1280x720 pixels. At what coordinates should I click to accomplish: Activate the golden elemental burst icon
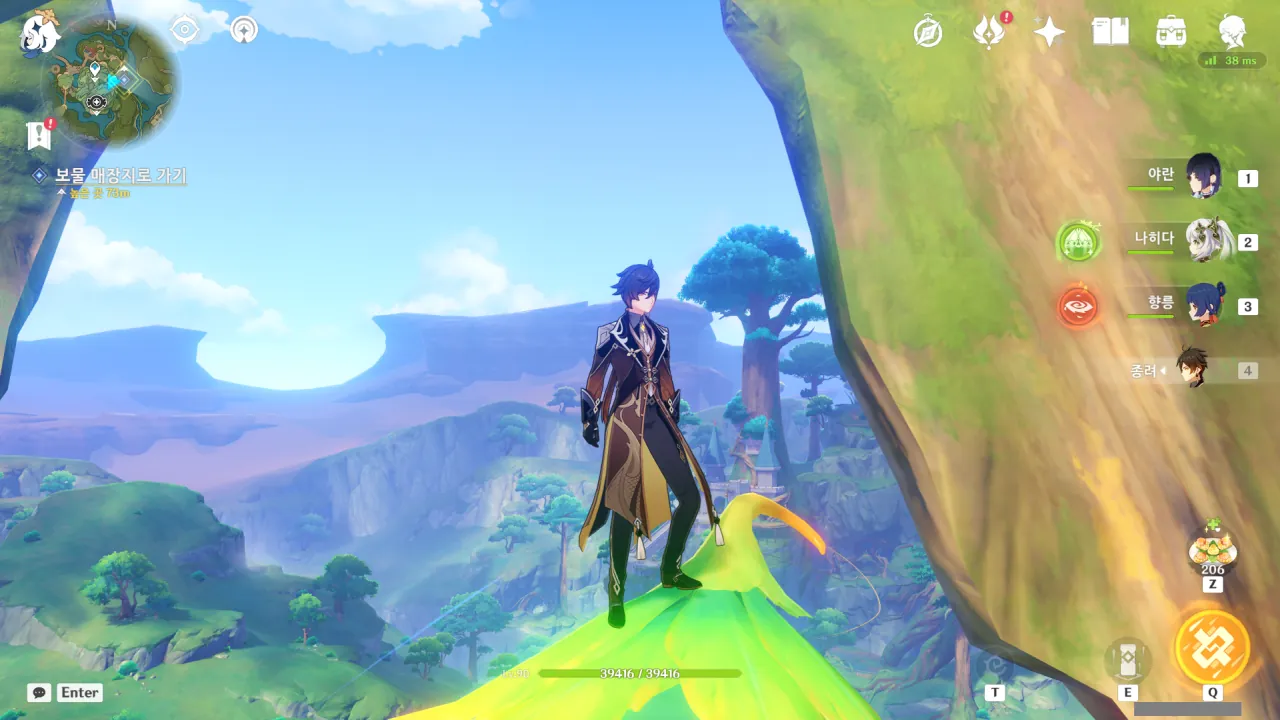[1212, 647]
